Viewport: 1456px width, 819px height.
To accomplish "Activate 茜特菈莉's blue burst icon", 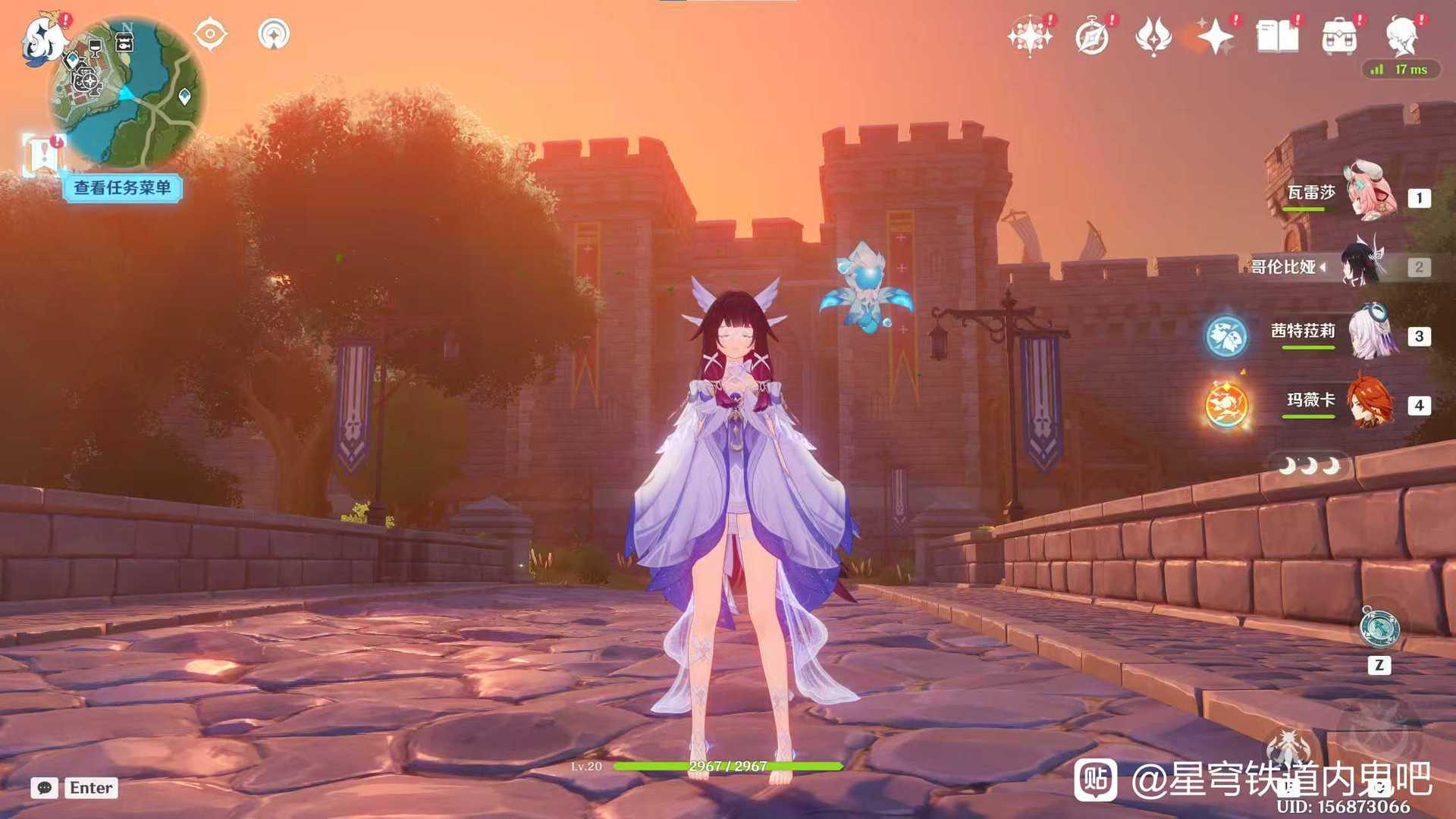I will pyautogui.click(x=1226, y=335).
